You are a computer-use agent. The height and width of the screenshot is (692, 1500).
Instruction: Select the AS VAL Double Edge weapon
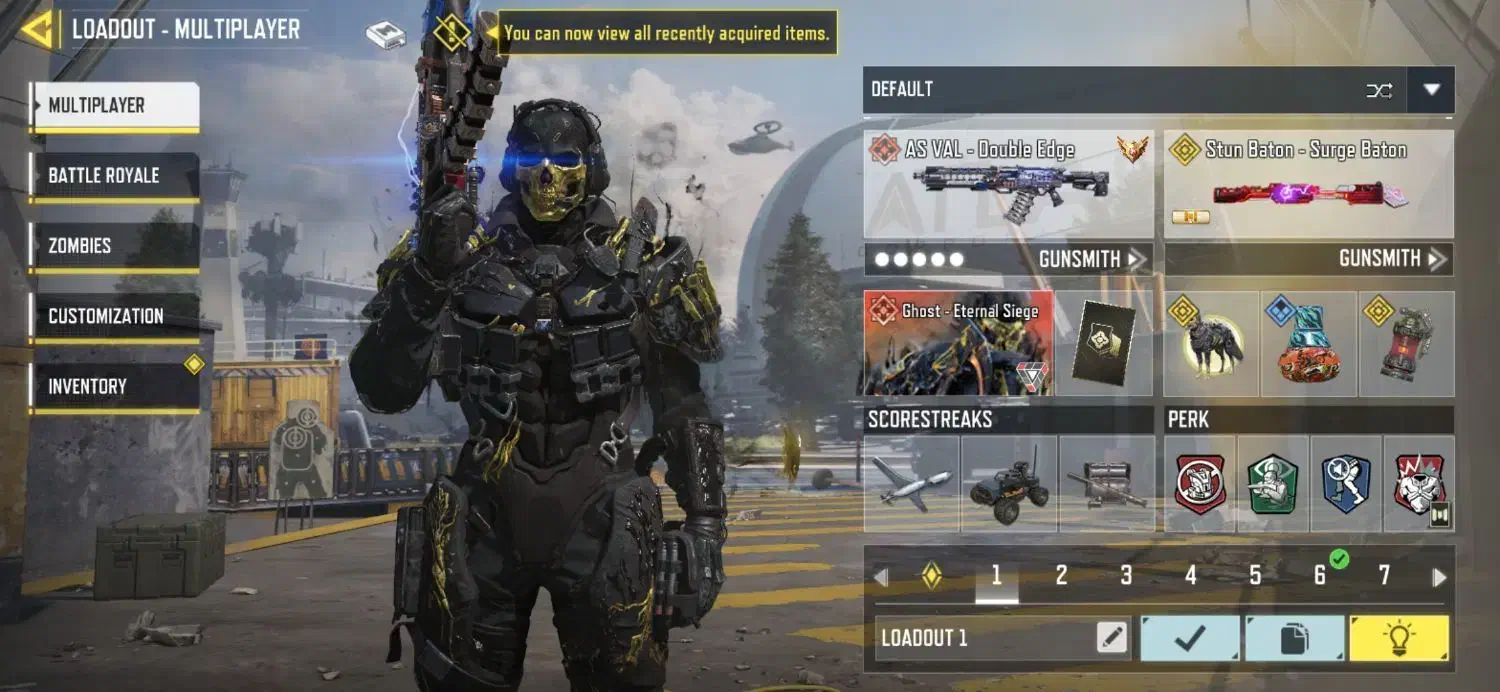click(x=1007, y=185)
